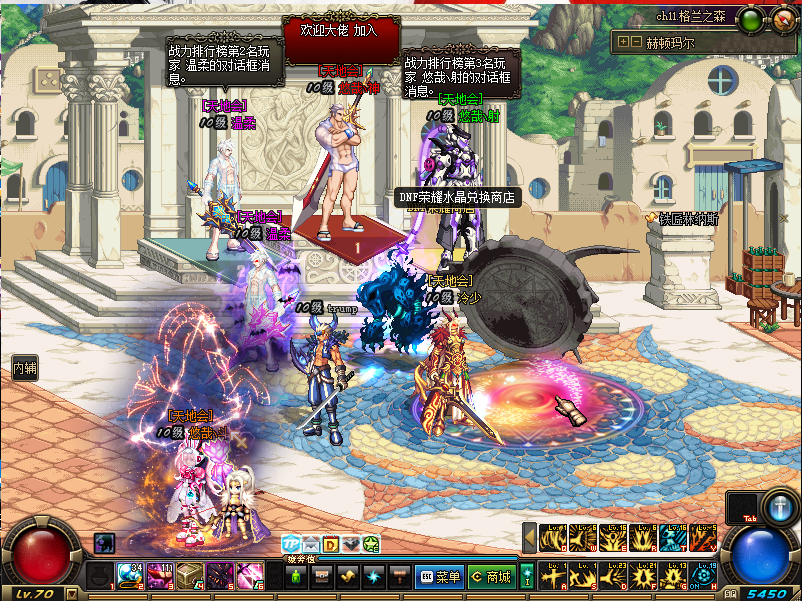Viewport: 802px width, 601px height.
Task: Click the green channel orb
Action: coord(752,17)
